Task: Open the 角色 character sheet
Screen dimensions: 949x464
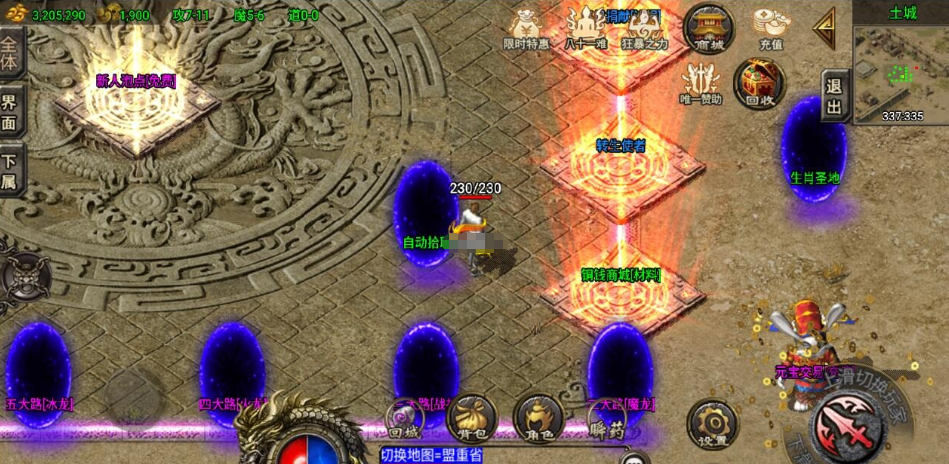Action: (538, 419)
